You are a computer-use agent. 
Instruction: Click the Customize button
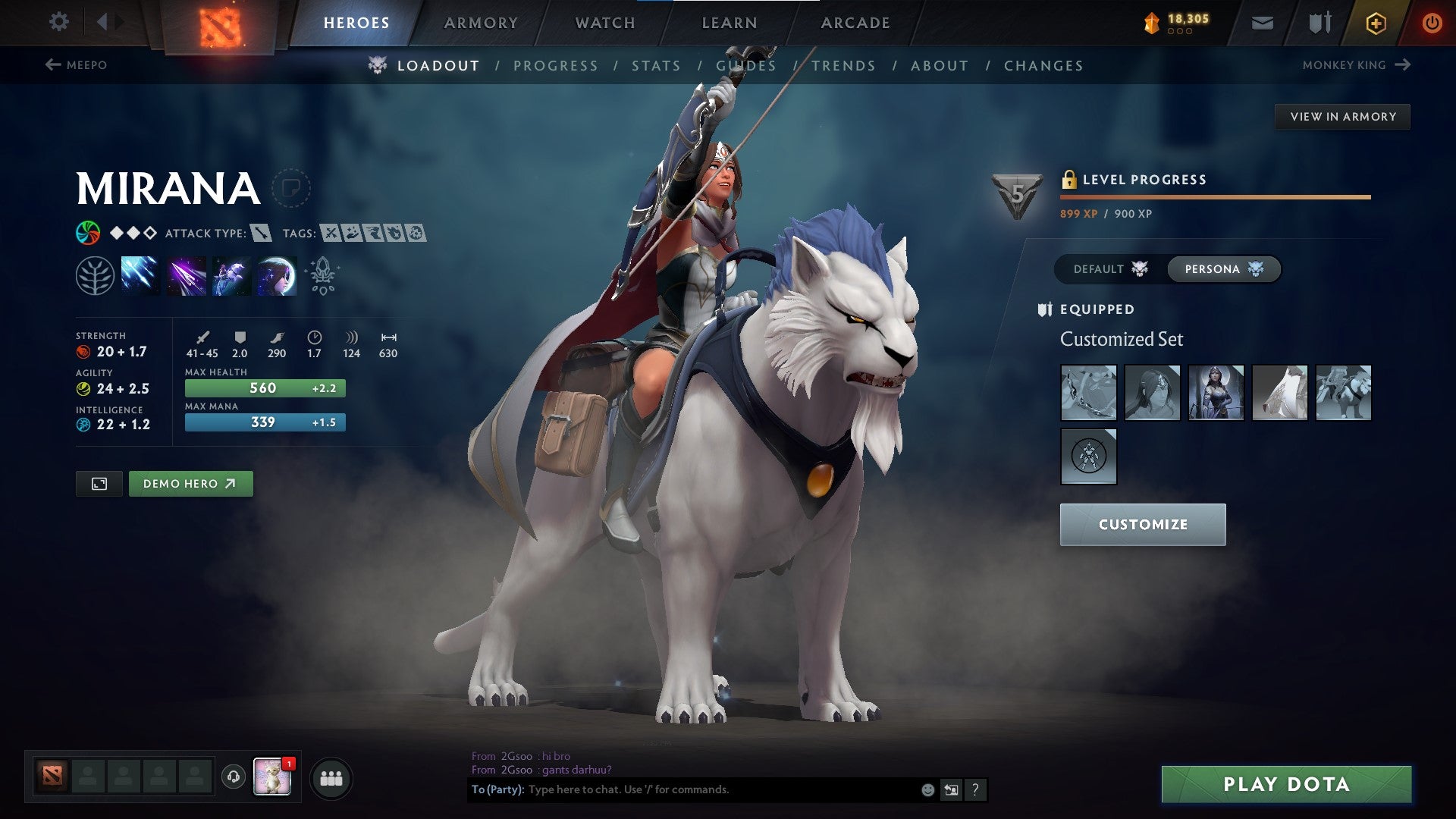click(x=1142, y=524)
